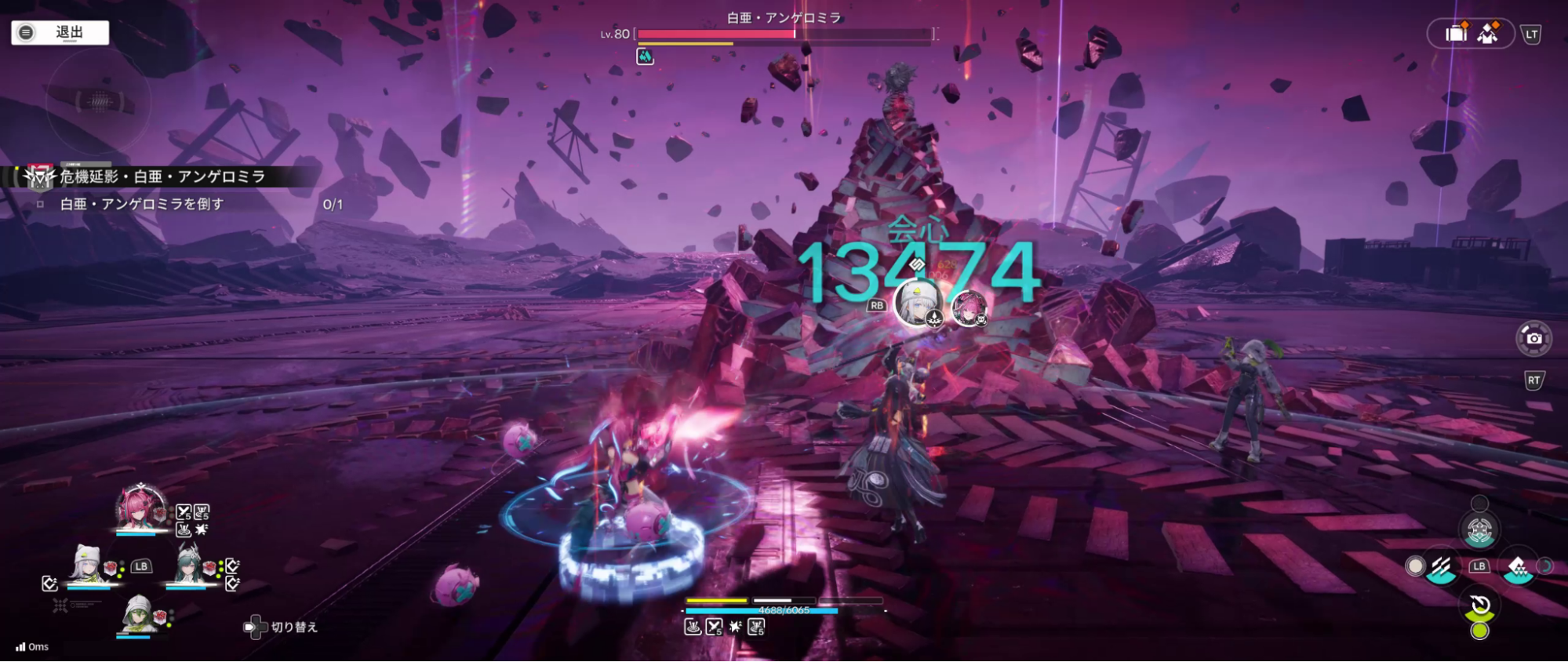Switch to the white cat-hood operator
This screenshot has width=1568, height=662.
click(87, 564)
